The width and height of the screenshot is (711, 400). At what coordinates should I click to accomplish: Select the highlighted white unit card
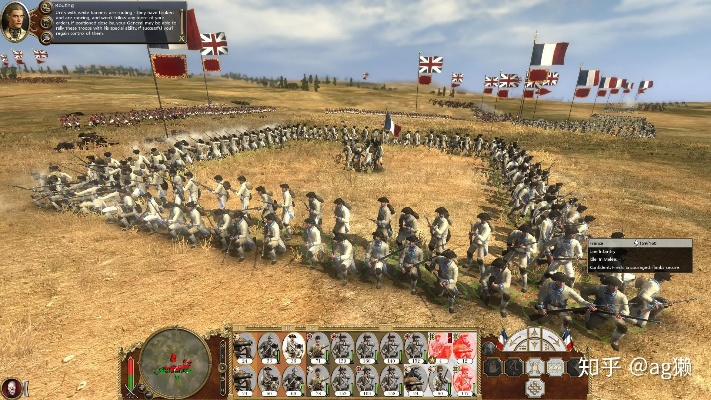(294, 346)
